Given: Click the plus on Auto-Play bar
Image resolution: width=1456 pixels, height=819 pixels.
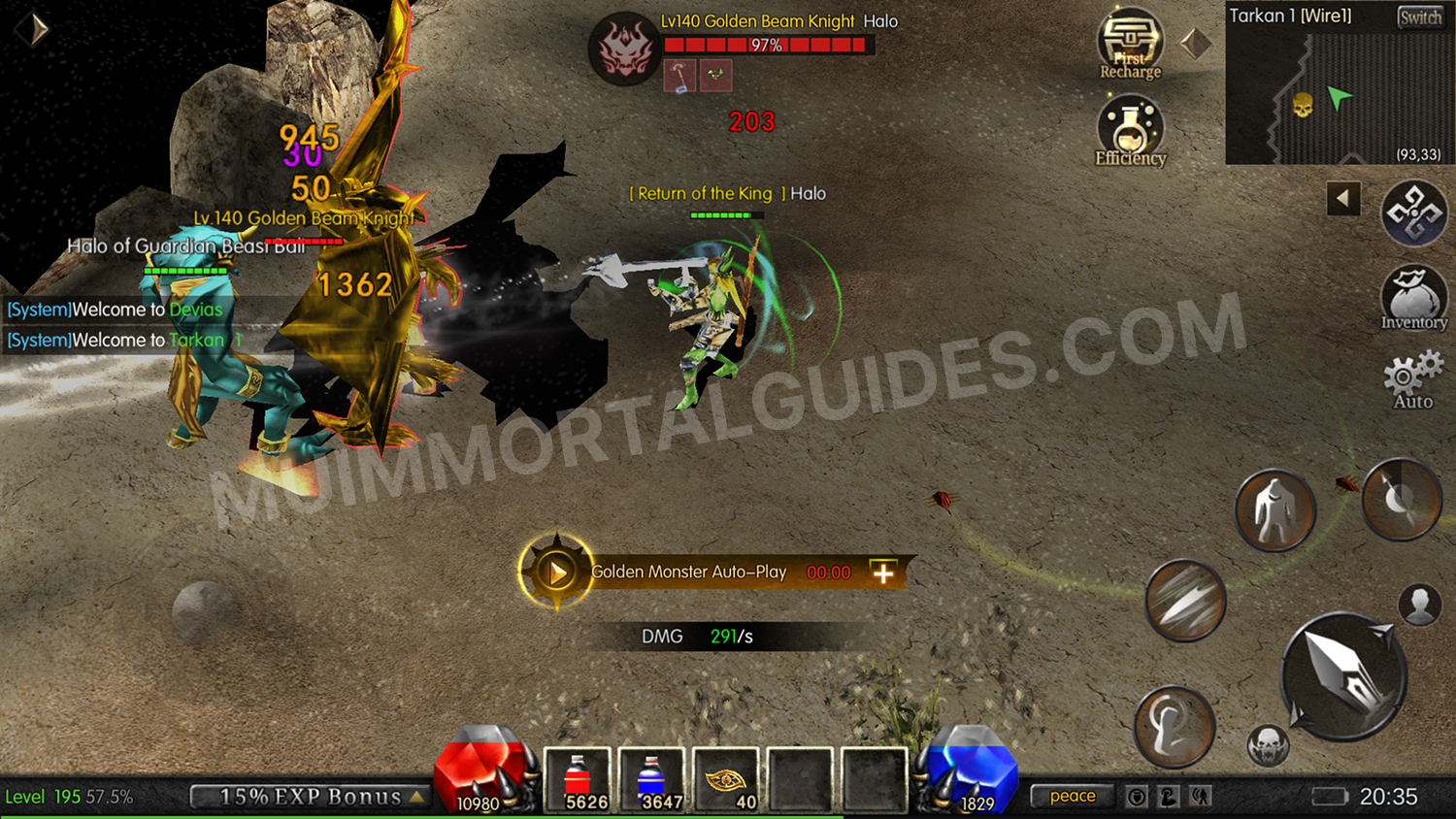Looking at the screenshot, I should point(881,573).
